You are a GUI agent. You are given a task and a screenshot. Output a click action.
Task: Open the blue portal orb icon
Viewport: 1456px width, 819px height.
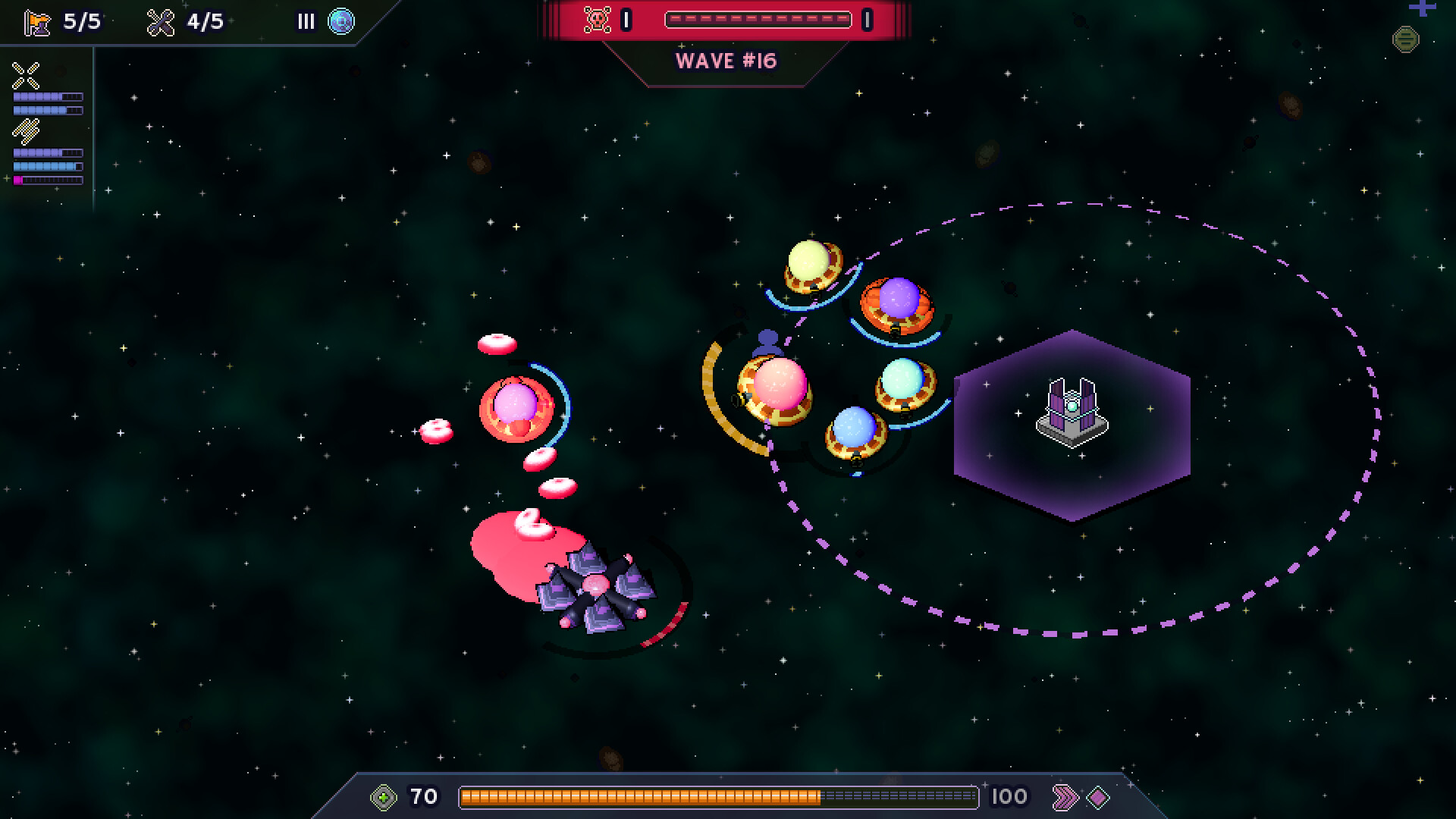pos(341,21)
